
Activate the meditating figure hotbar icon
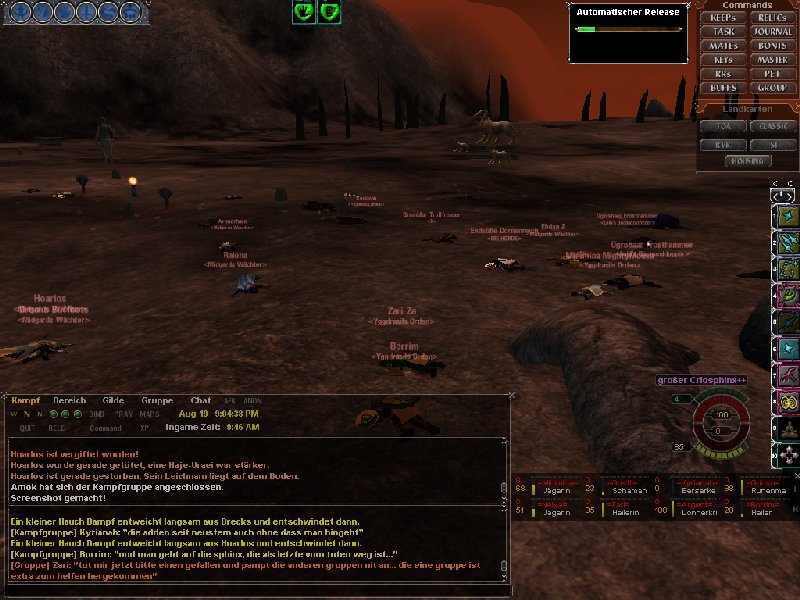tap(789, 427)
